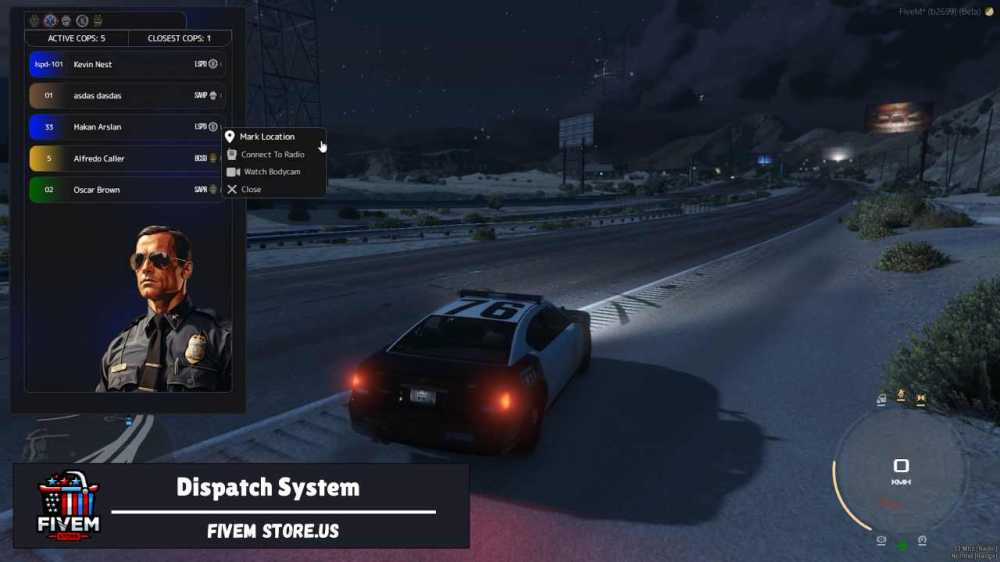Close the officer context menu
1000x562 pixels.
(x=250, y=189)
